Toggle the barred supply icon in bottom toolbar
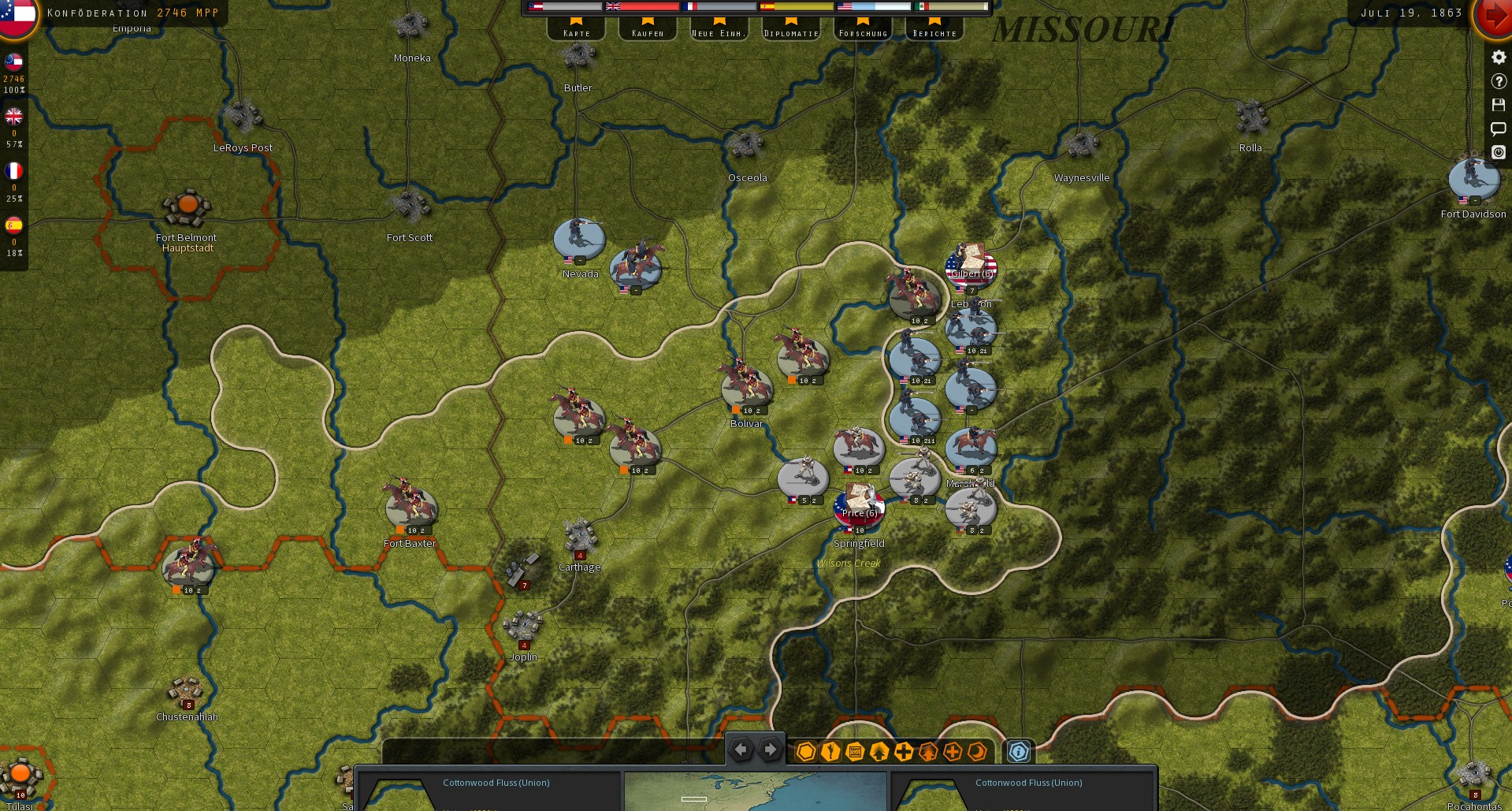Image resolution: width=1512 pixels, height=811 pixels. 854,753
